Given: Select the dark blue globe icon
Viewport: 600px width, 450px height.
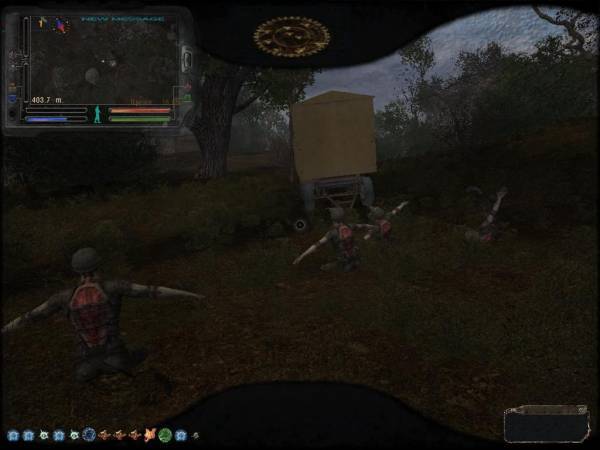Looking at the screenshot, I should click(x=89, y=435).
